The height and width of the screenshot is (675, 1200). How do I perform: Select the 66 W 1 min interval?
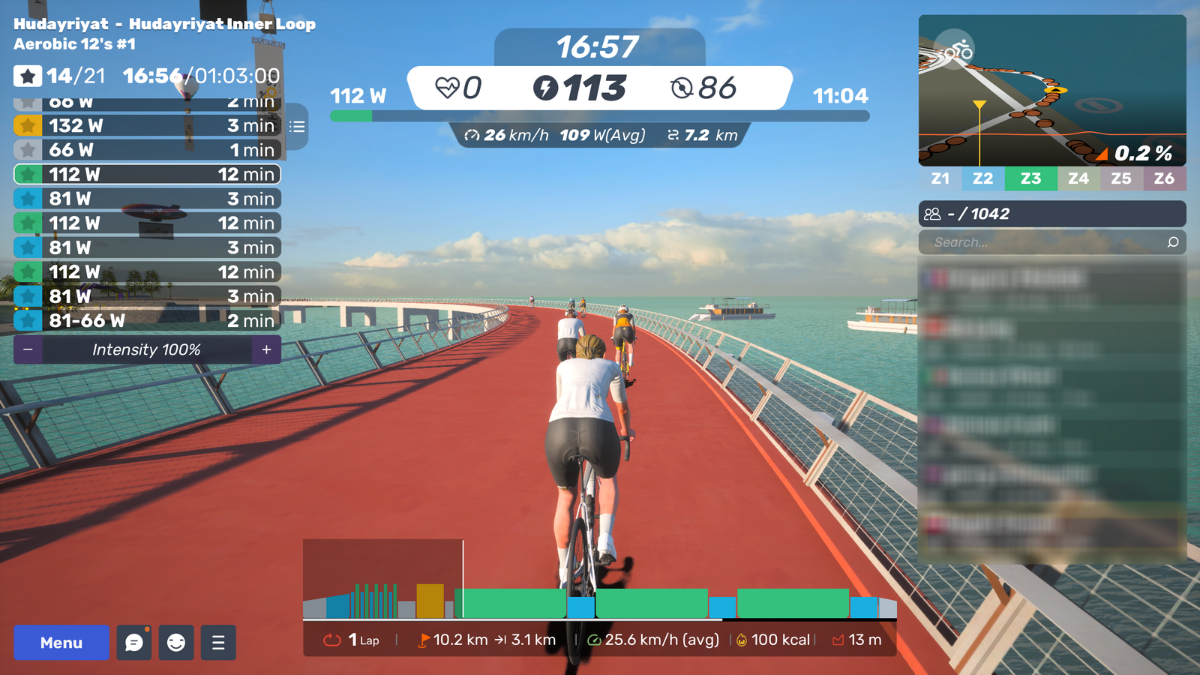147,150
